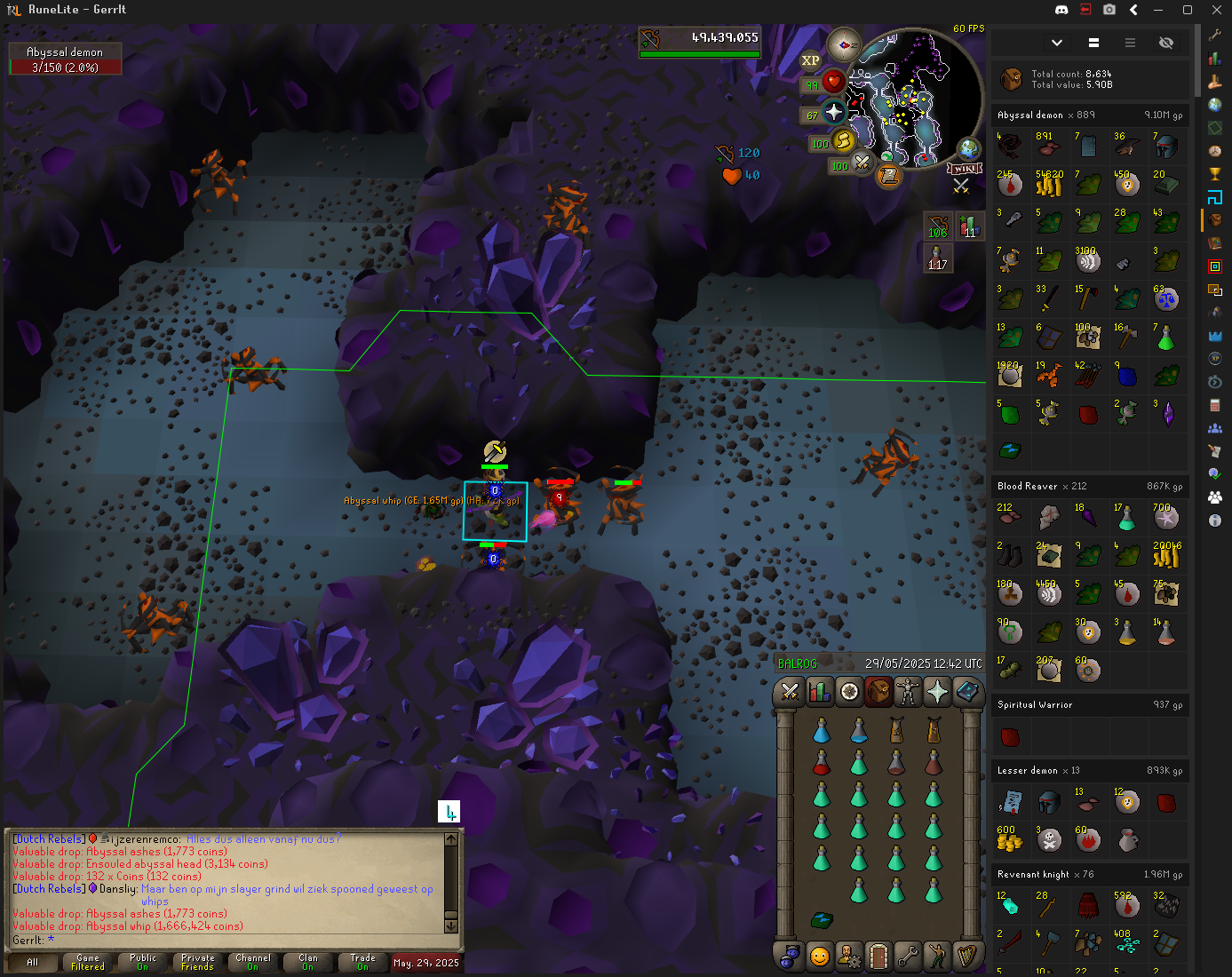Click the compass above the minimap
Viewport: 1232px width, 977px height.
(843, 44)
